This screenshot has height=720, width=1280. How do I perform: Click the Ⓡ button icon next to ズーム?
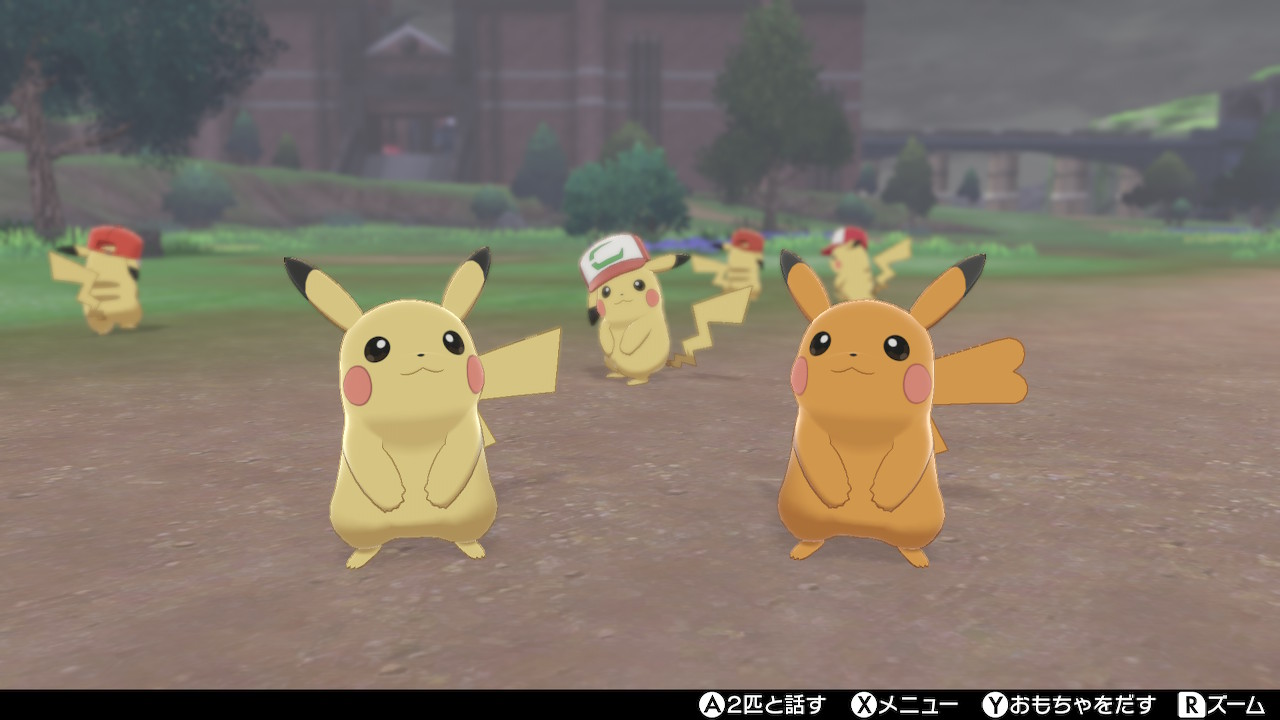click(x=1192, y=705)
